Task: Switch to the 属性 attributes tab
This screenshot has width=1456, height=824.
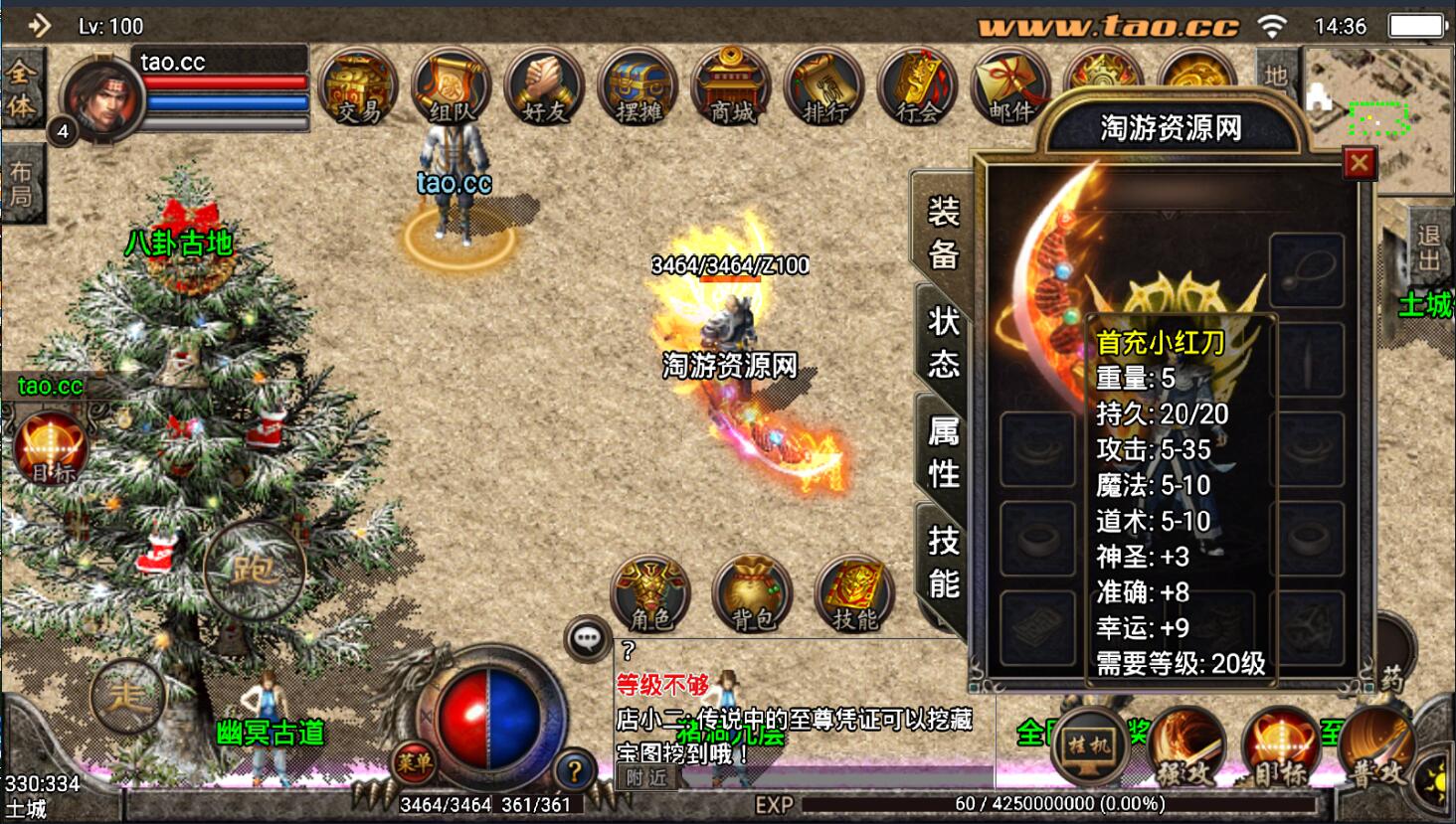Action: point(943,451)
